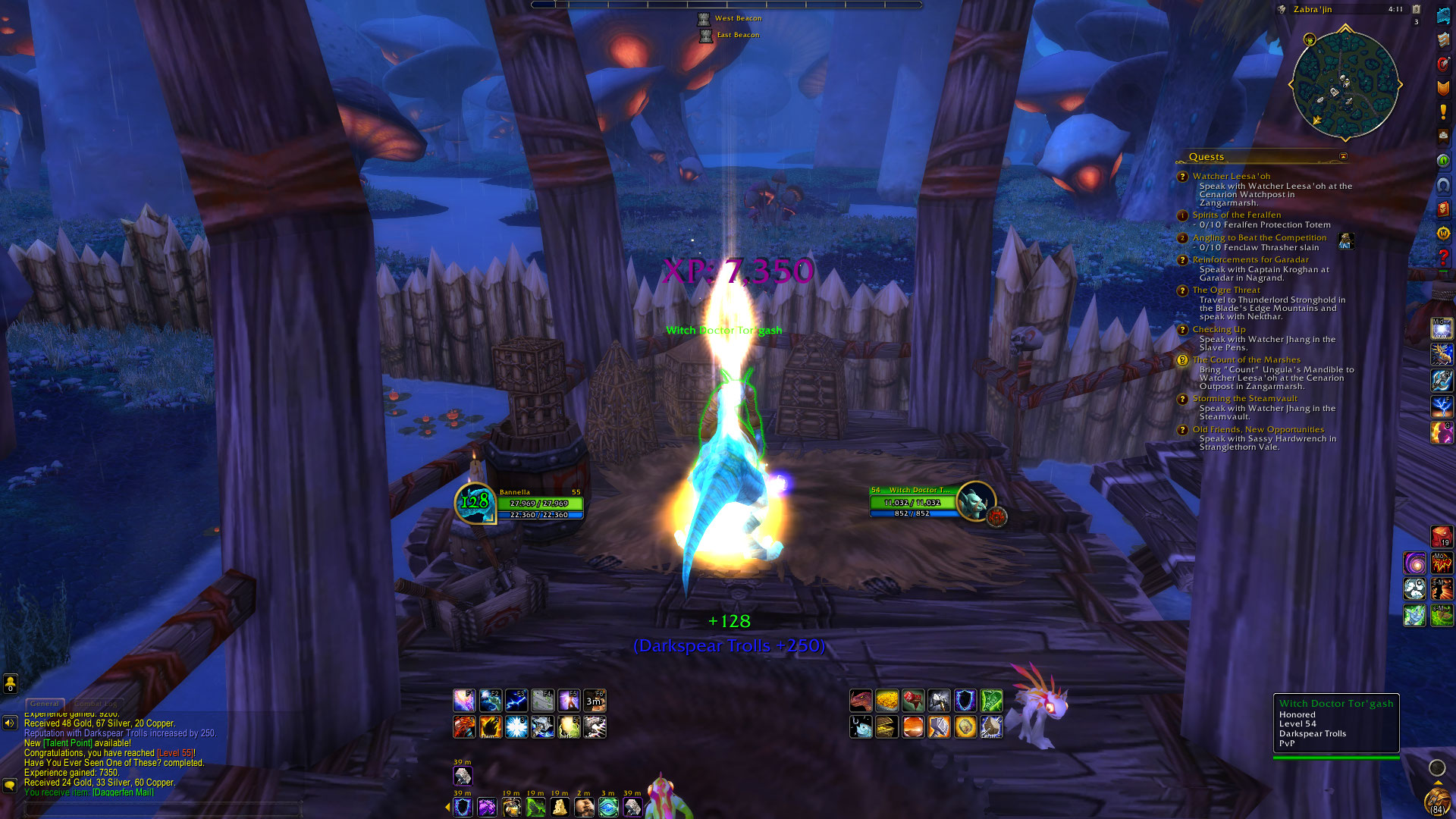Click the cheese buff icon
Viewport: 1456px width, 819px height.
pos(560,807)
